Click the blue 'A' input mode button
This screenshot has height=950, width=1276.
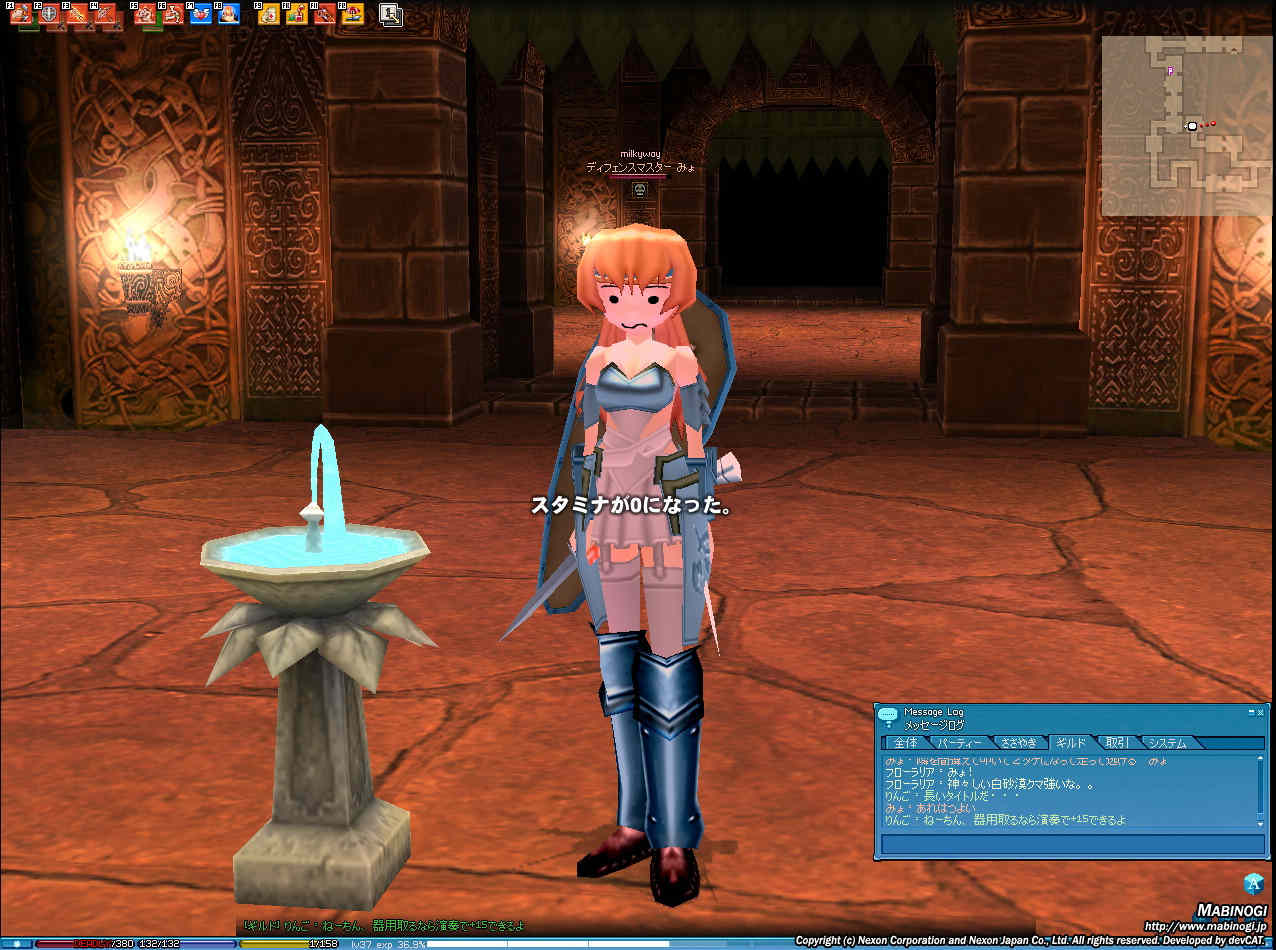(x=1254, y=883)
